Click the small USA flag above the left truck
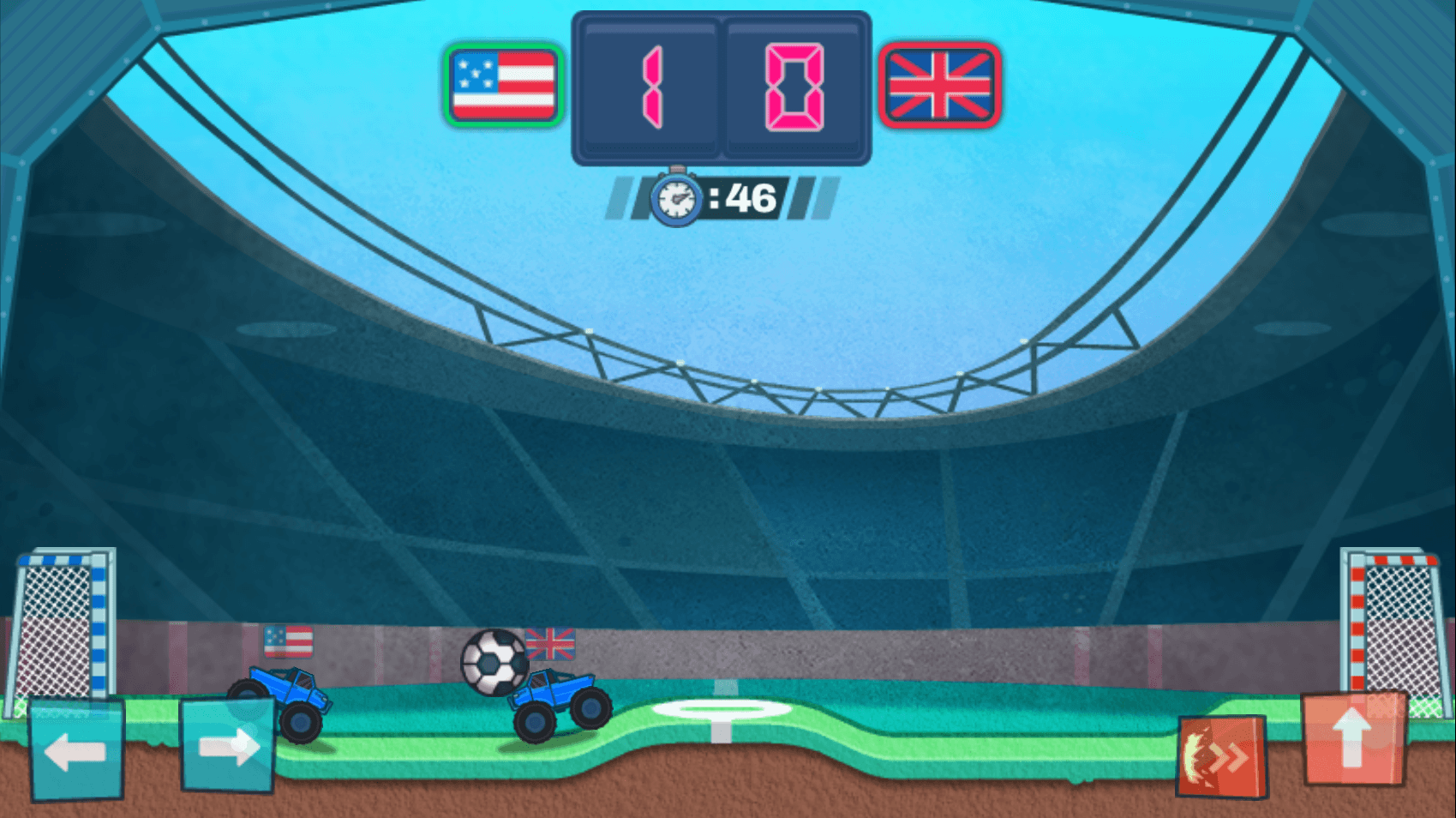1456x818 pixels. point(290,640)
